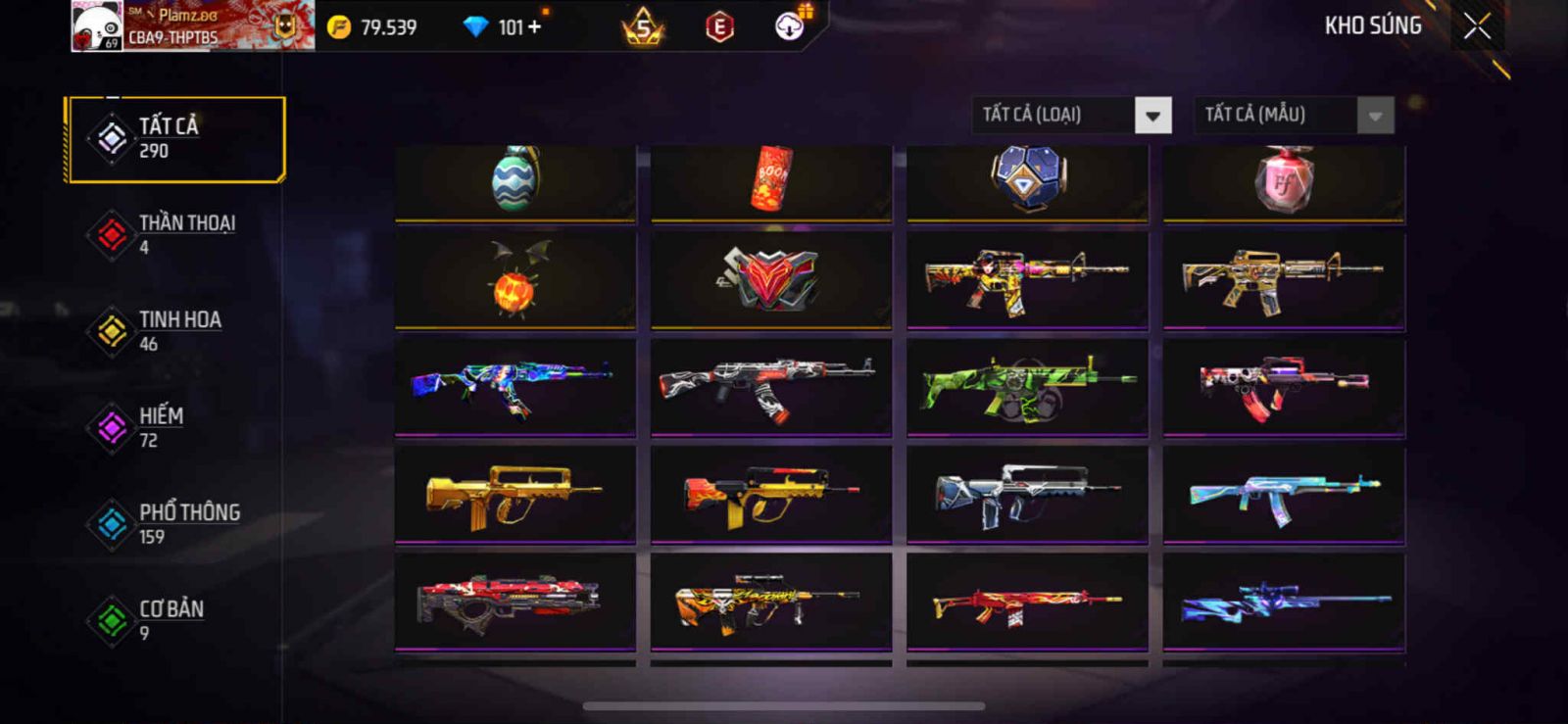Open the player profile banner
1568x724 pixels.
tap(193, 26)
